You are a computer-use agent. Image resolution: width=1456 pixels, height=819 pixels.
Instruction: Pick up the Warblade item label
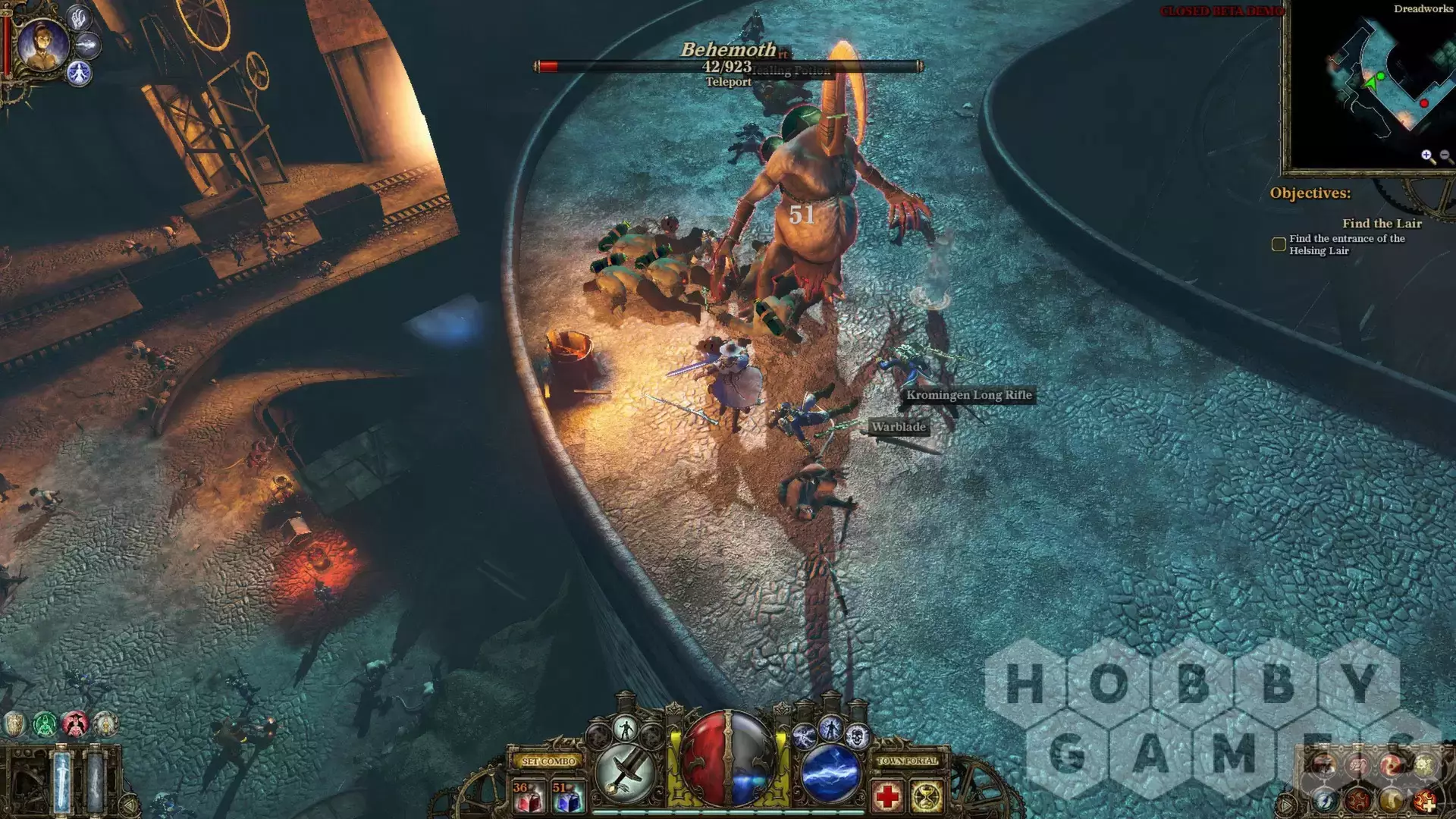coord(898,427)
